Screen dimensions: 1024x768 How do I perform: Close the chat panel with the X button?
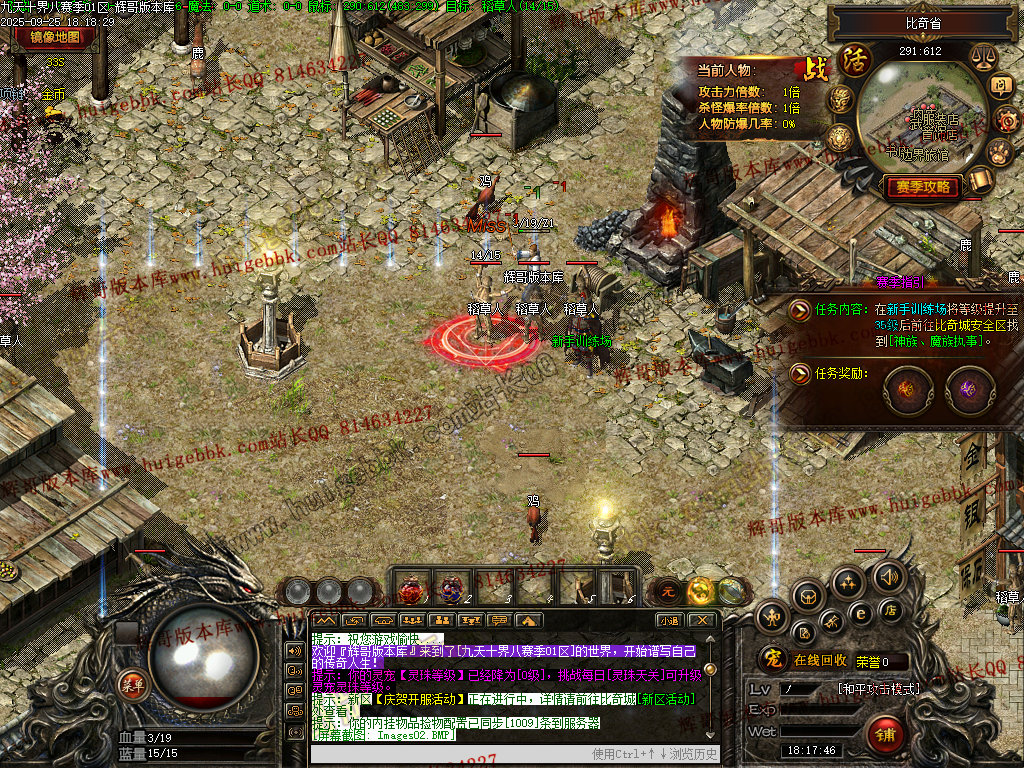pos(703,620)
